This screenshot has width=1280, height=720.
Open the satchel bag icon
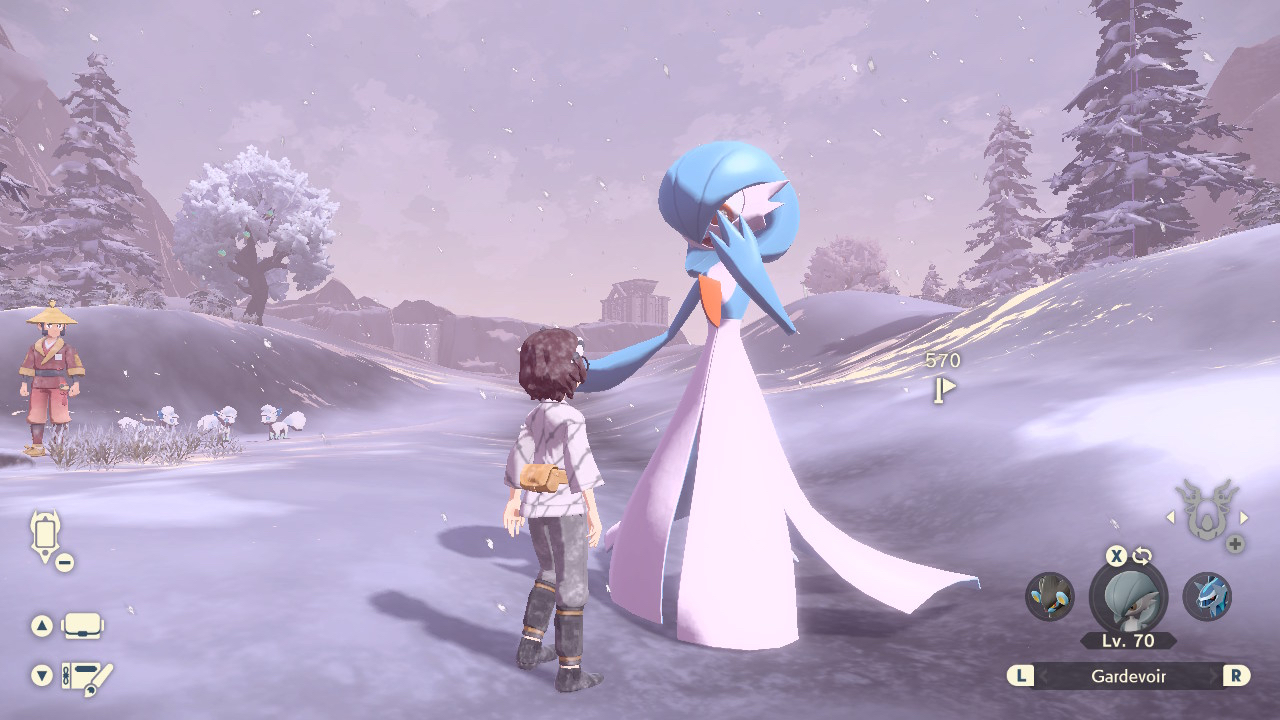[82, 626]
